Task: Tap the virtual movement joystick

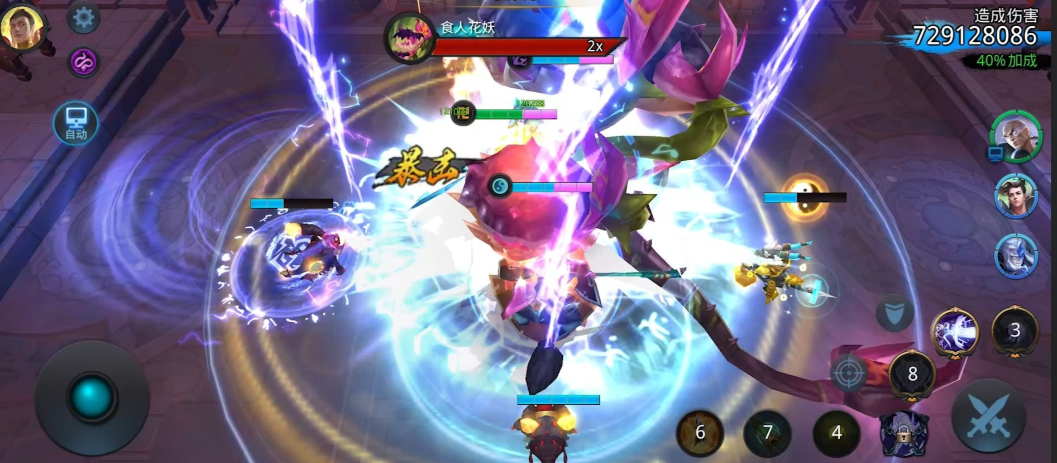Action: [x=92, y=398]
